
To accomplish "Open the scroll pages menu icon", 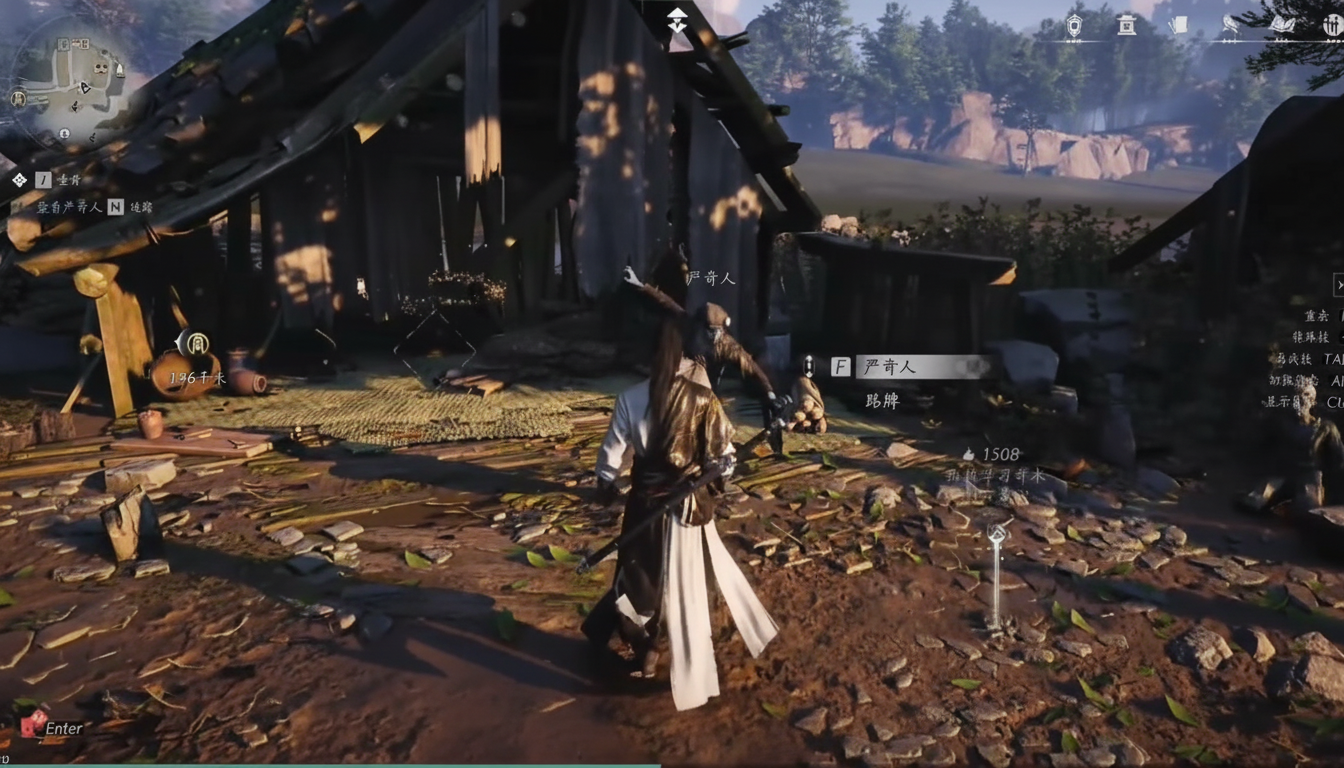I will click(x=1179, y=26).
